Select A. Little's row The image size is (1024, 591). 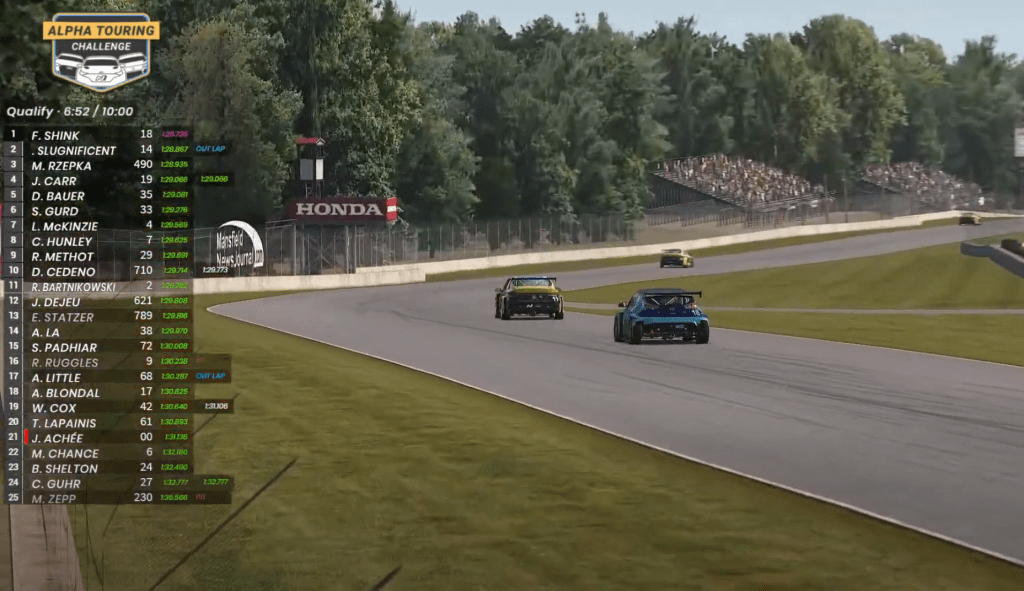(58, 377)
